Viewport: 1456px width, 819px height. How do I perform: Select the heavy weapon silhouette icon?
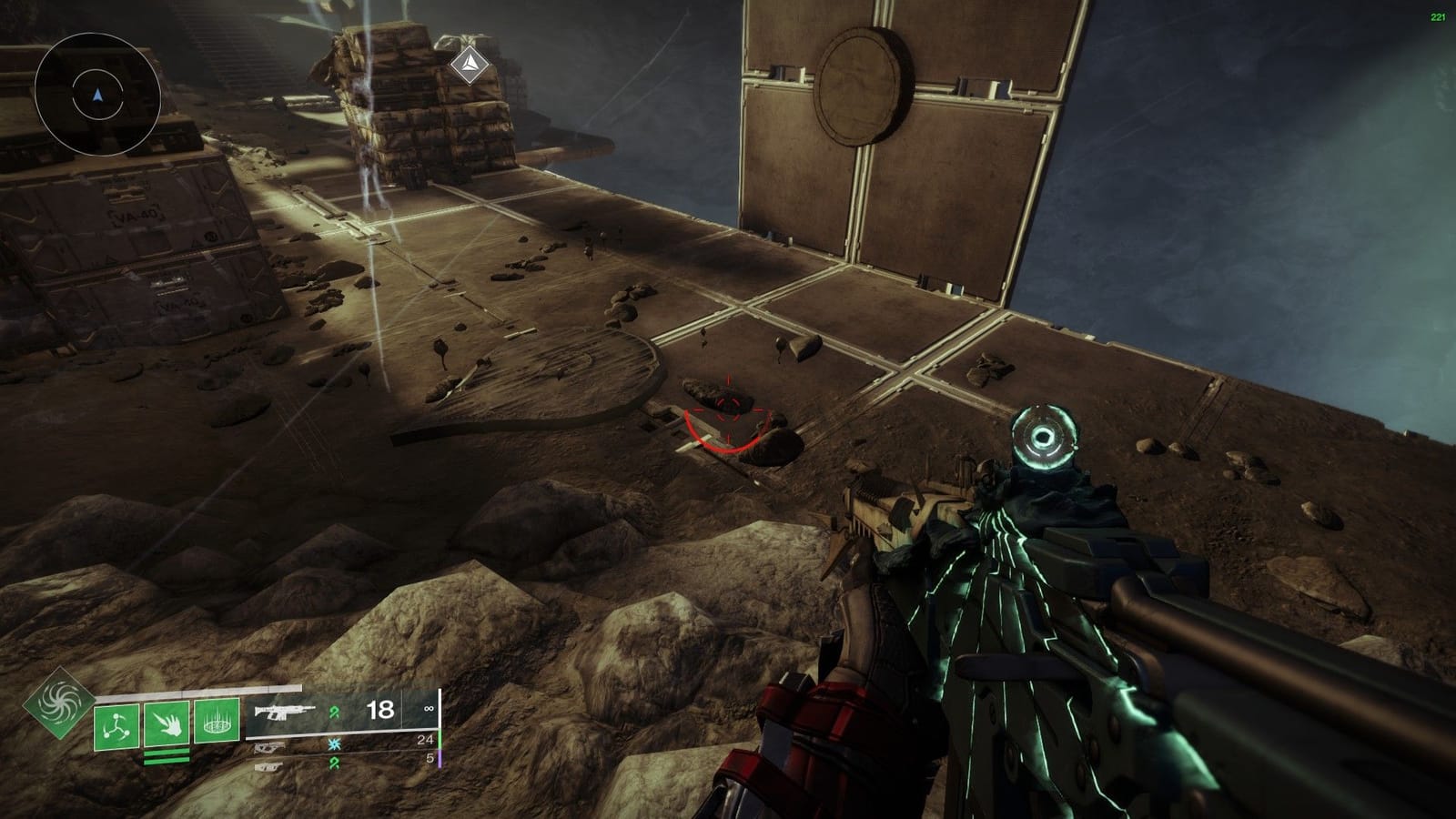pyautogui.click(x=270, y=766)
